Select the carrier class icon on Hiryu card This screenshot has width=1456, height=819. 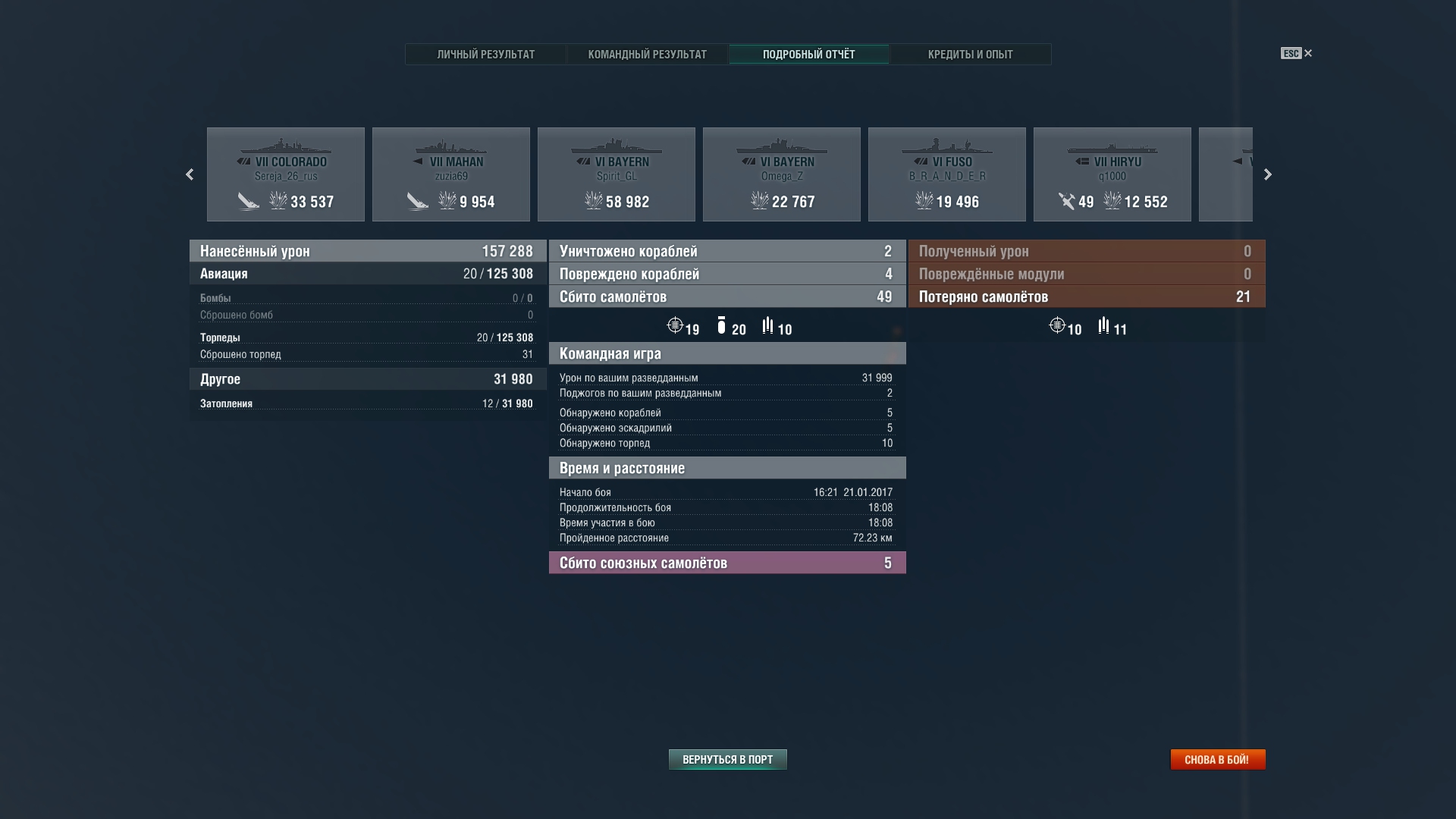[1083, 161]
